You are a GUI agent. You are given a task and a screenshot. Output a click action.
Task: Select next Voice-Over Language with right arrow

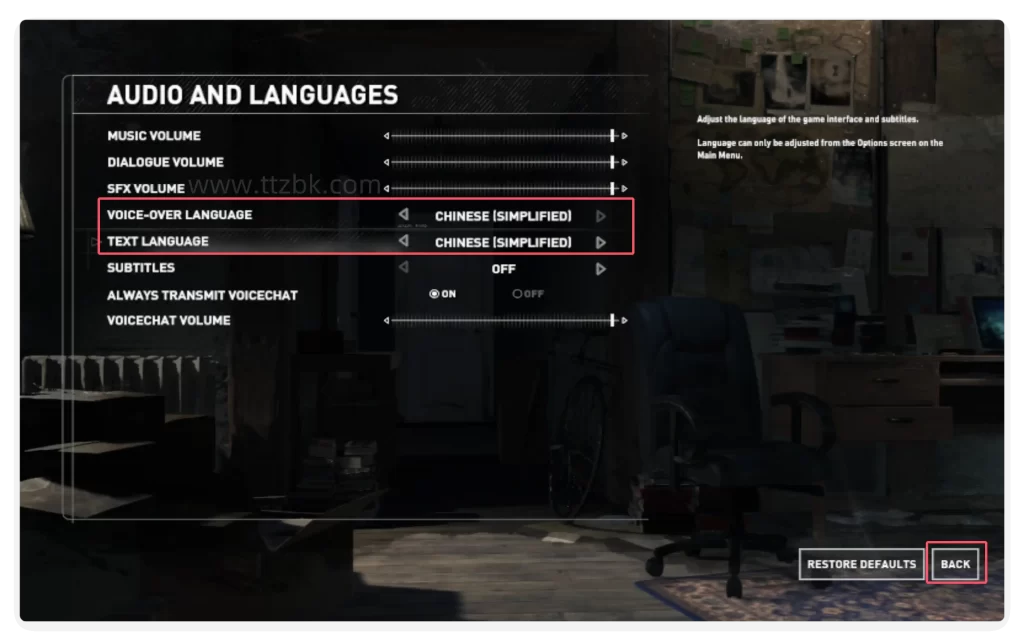pyautogui.click(x=601, y=215)
